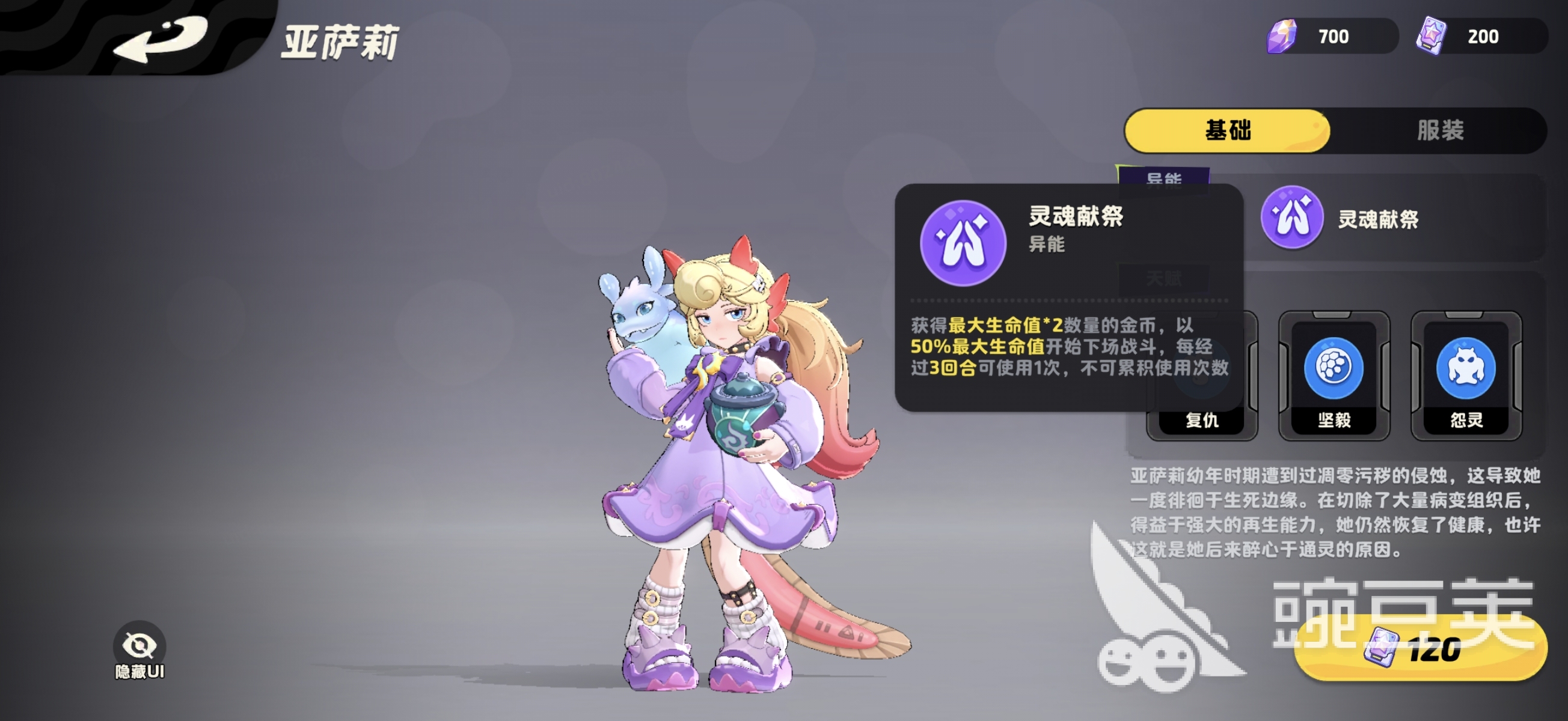Expand the 700 crystal currency panel
This screenshot has width=1568, height=721.
(1333, 36)
